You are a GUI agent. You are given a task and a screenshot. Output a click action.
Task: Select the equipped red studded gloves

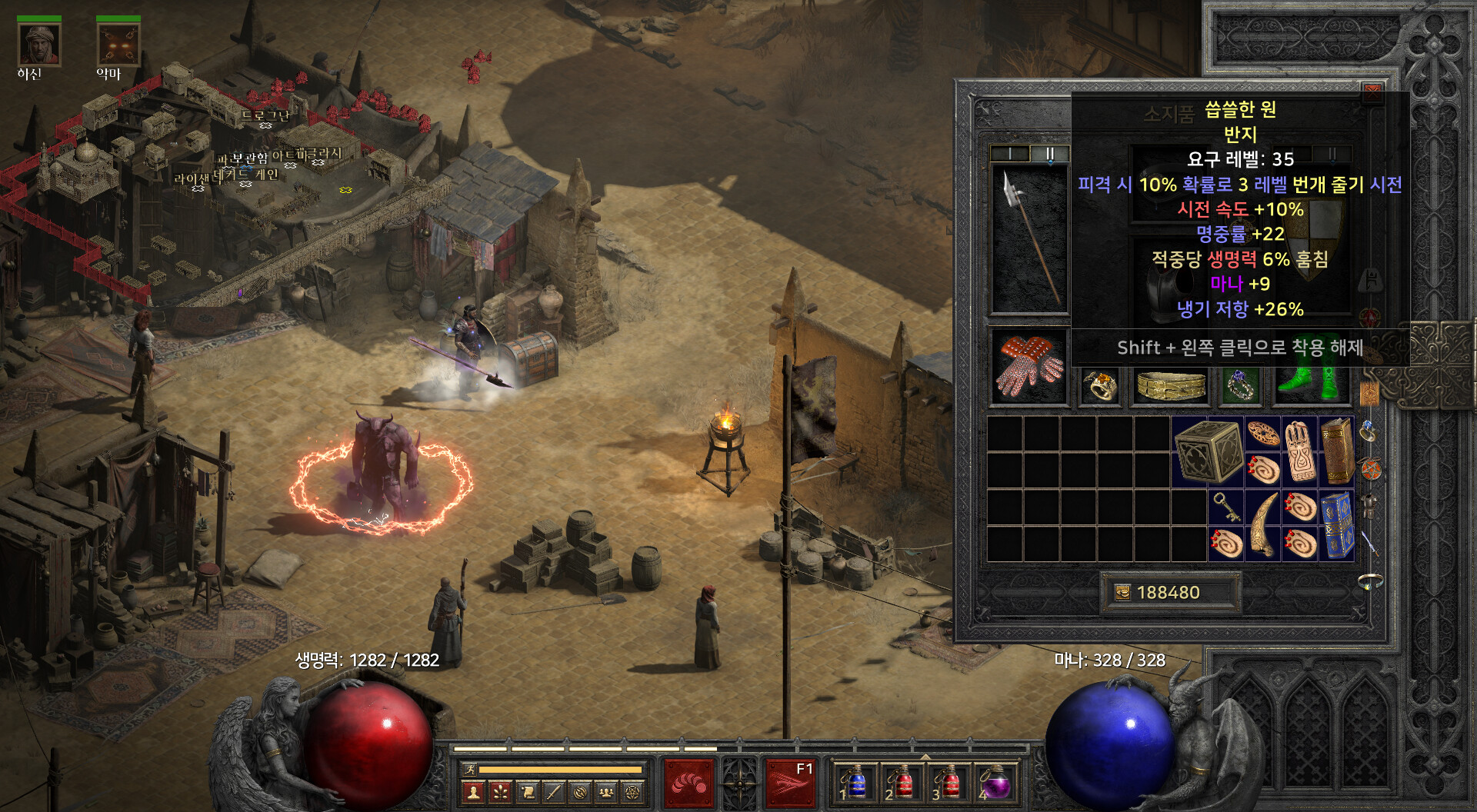tap(1029, 367)
